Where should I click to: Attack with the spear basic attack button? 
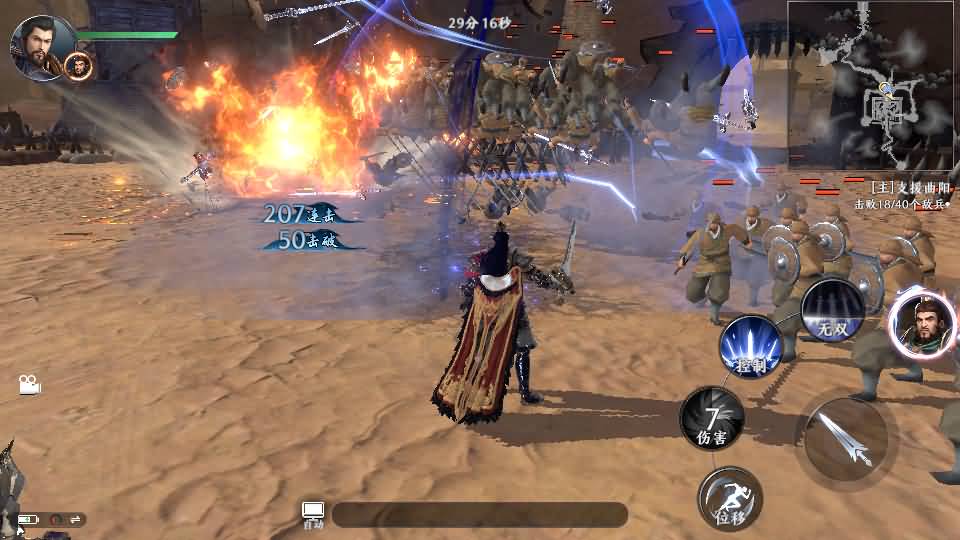(846, 438)
